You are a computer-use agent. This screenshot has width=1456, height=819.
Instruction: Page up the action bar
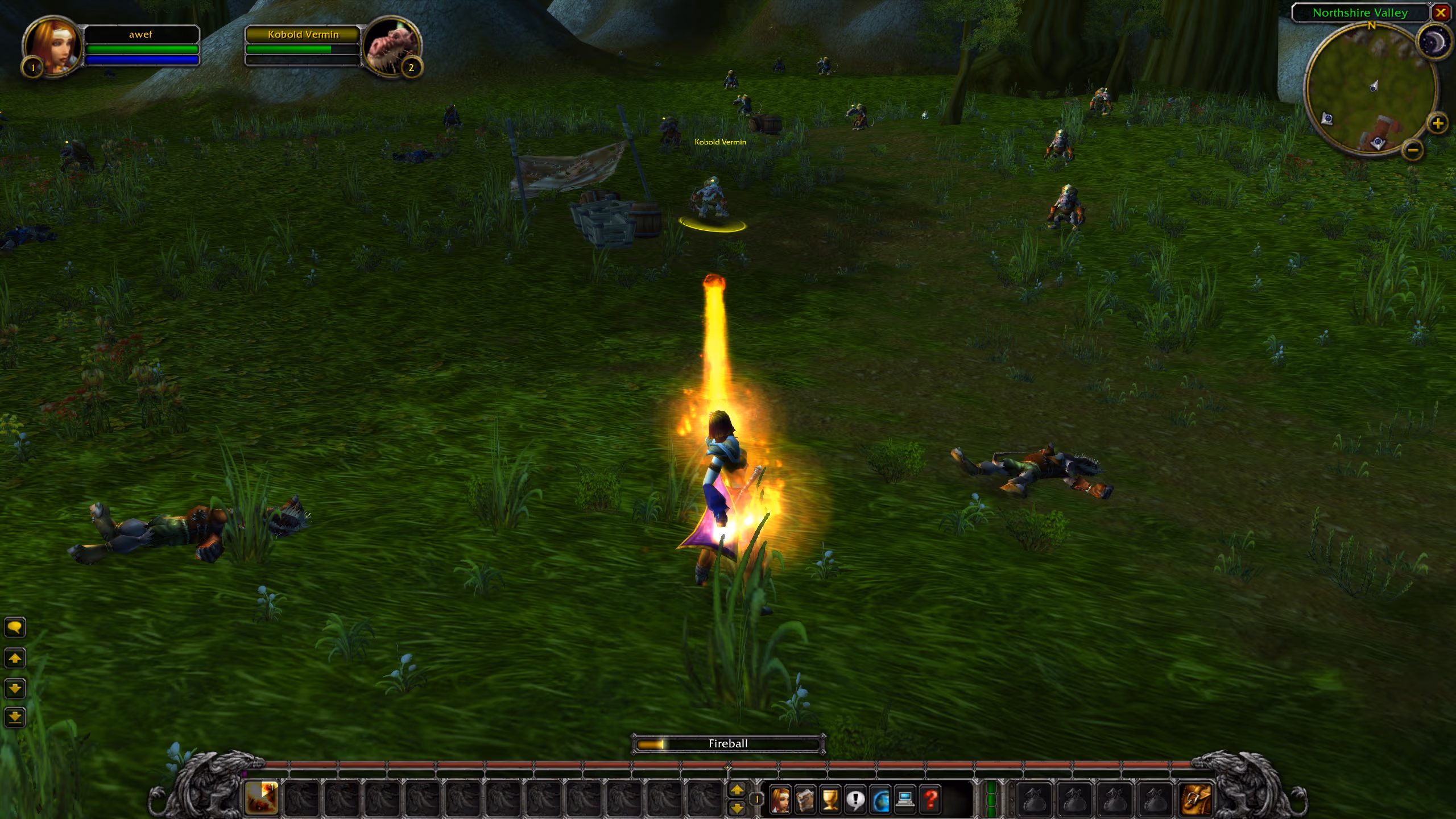coord(737,789)
